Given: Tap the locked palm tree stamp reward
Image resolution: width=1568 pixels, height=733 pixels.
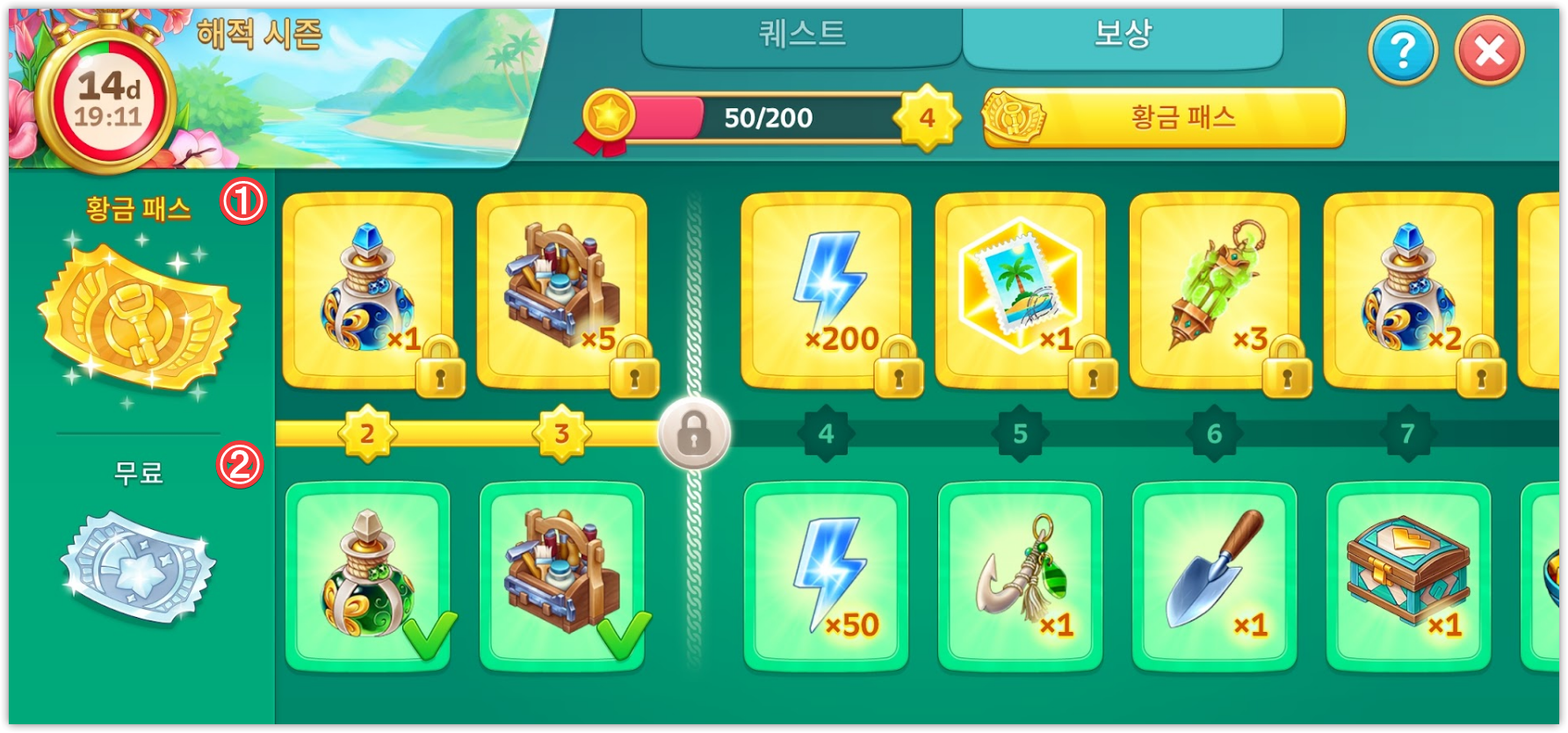Looking at the screenshot, I should coord(1020,291).
